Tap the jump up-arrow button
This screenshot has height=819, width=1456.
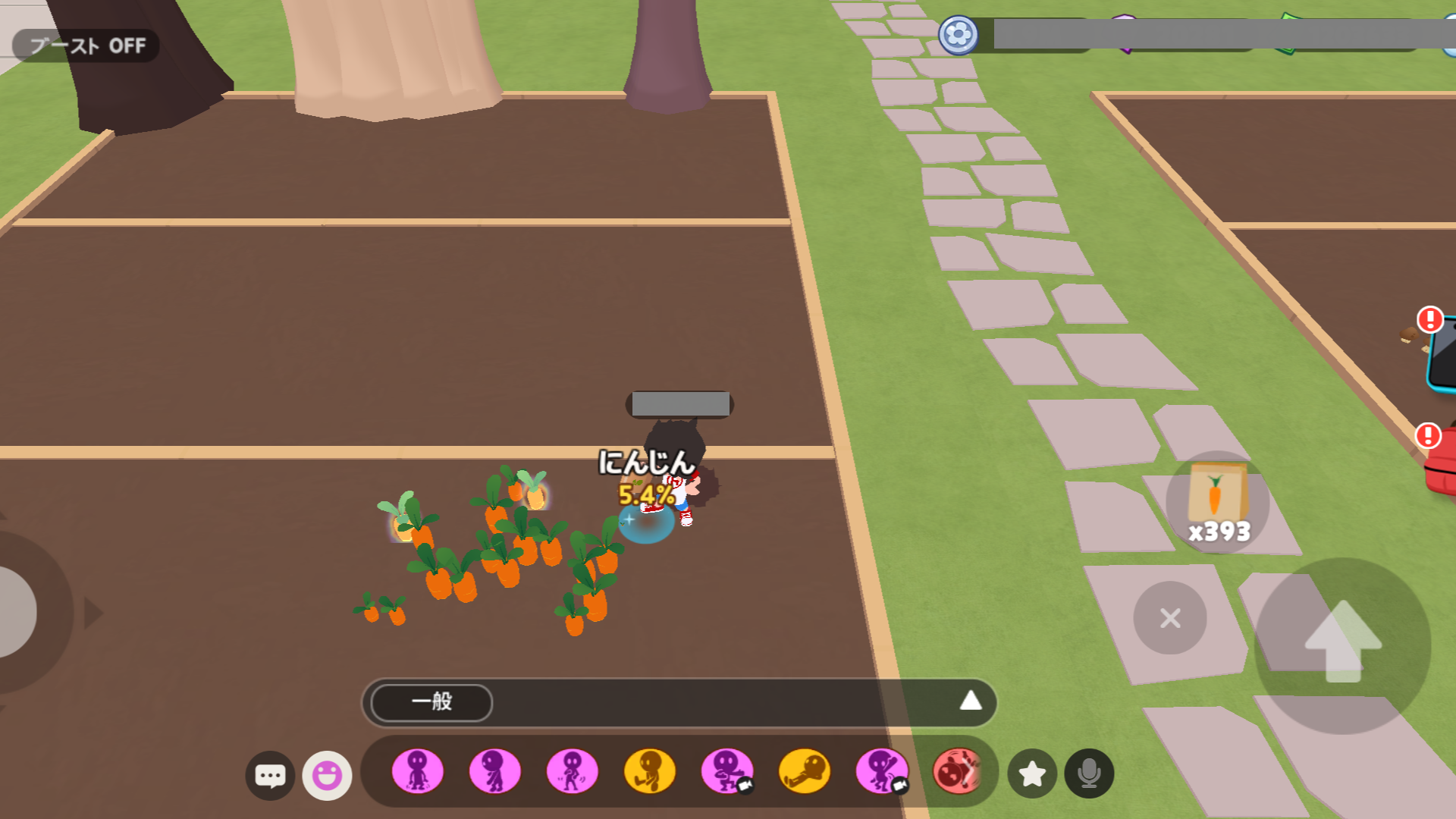coord(1342,645)
